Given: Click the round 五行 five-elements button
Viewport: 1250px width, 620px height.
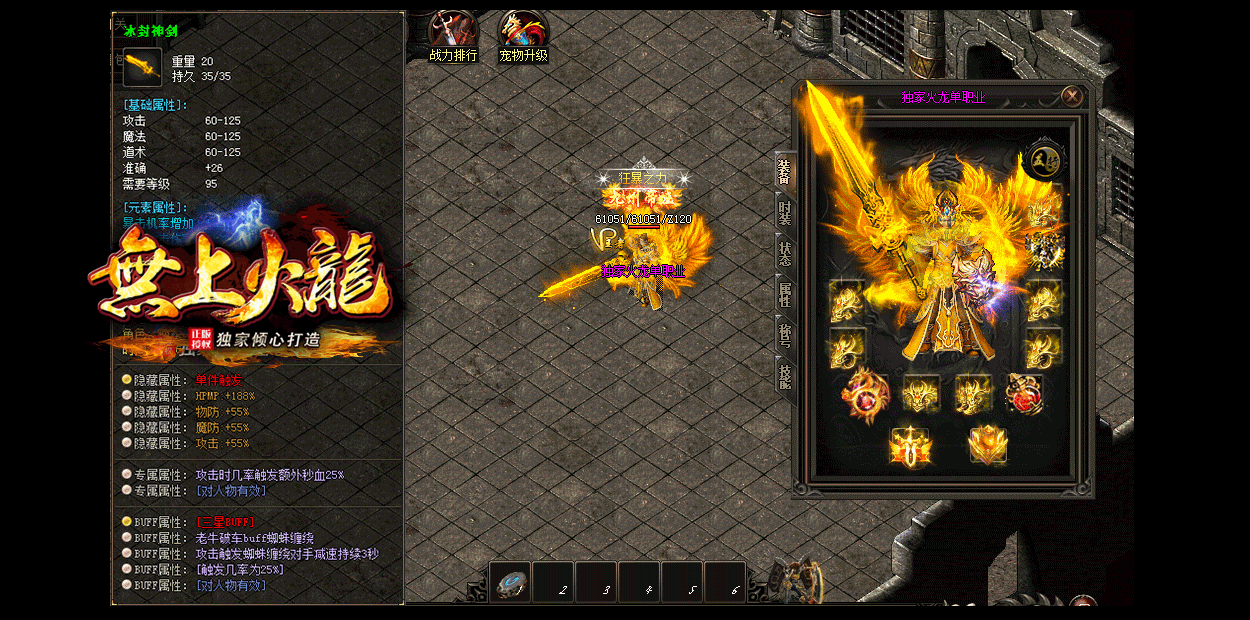Looking at the screenshot, I should click(1044, 160).
